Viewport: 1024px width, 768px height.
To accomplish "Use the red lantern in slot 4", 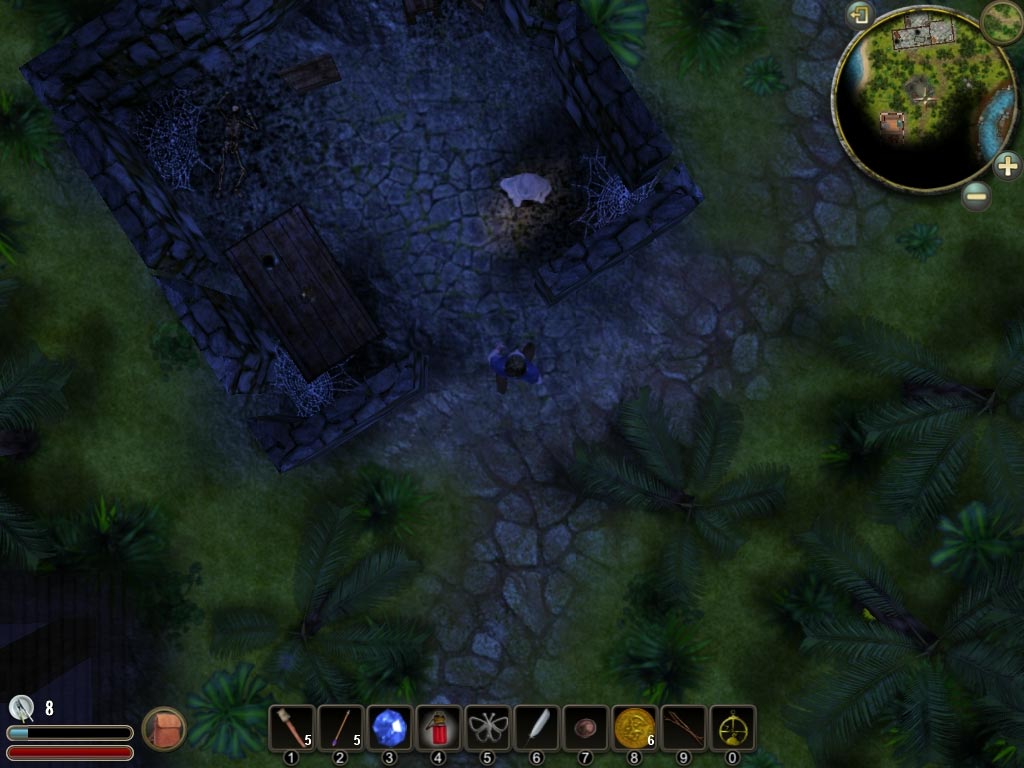I will coord(438,727).
